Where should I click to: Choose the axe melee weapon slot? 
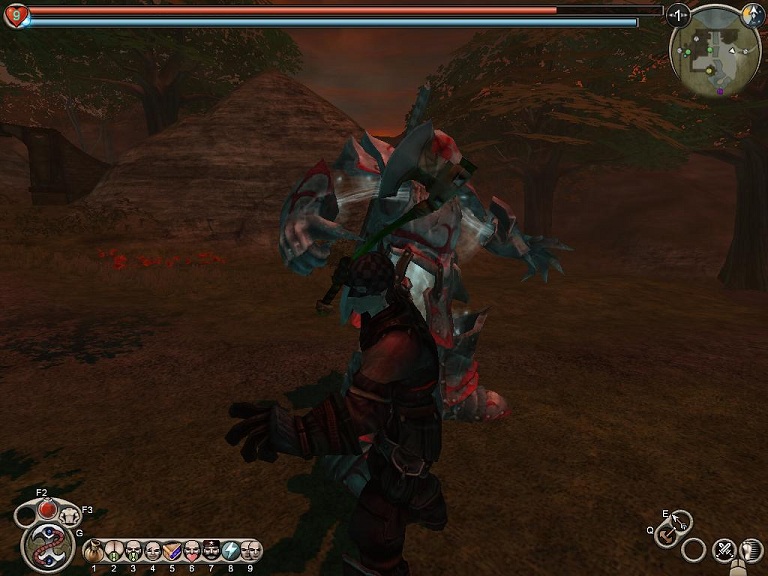[665, 535]
